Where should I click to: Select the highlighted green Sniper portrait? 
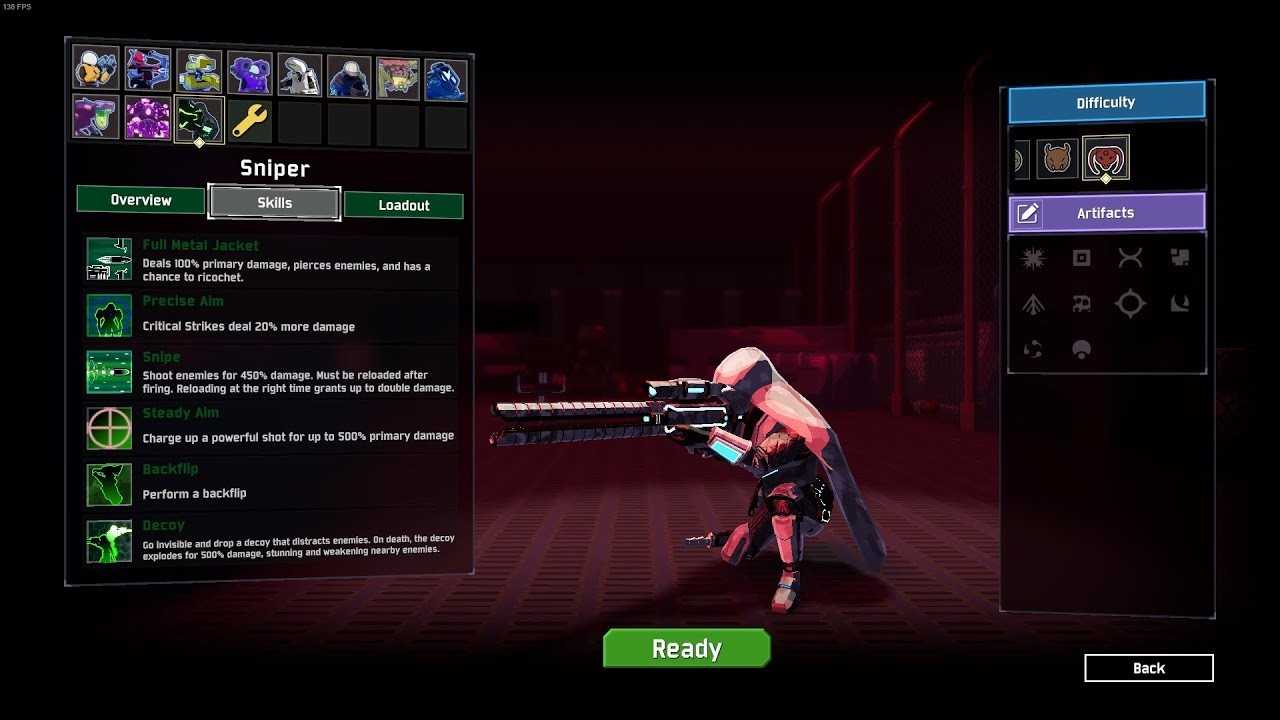198,119
